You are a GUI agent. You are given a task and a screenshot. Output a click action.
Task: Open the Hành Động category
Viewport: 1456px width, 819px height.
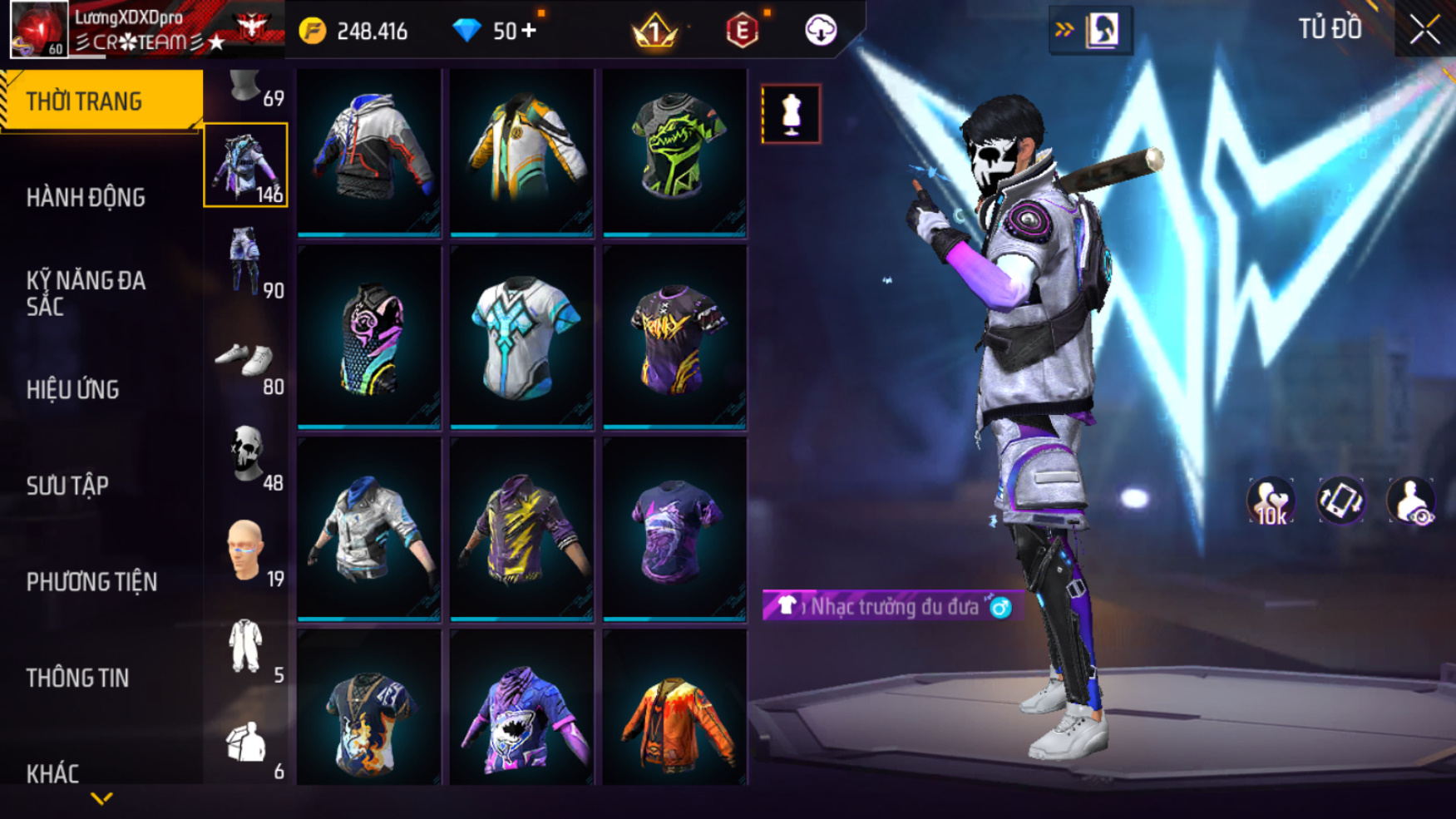click(86, 198)
